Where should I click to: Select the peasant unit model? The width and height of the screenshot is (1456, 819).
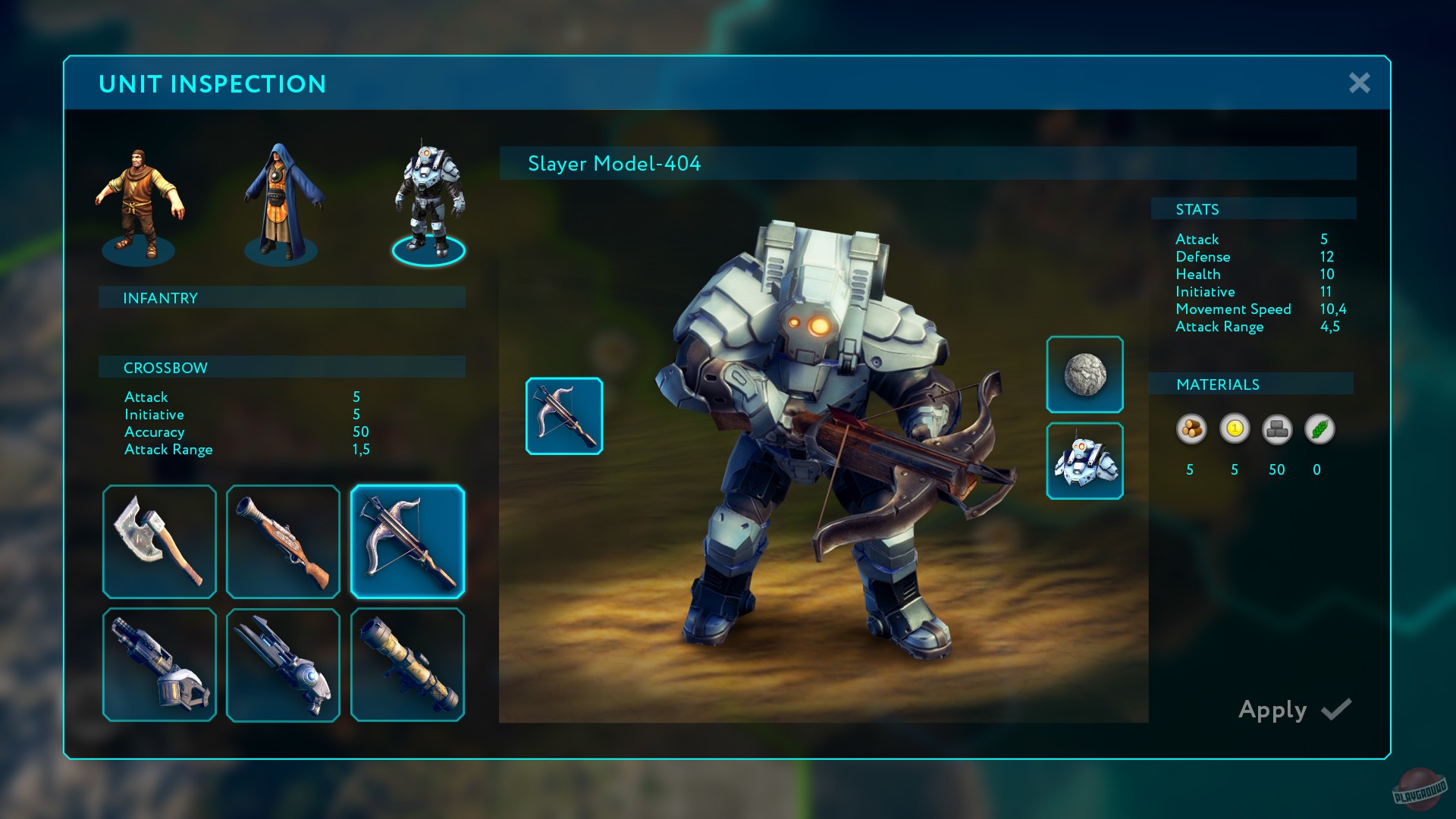pyautogui.click(x=138, y=205)
